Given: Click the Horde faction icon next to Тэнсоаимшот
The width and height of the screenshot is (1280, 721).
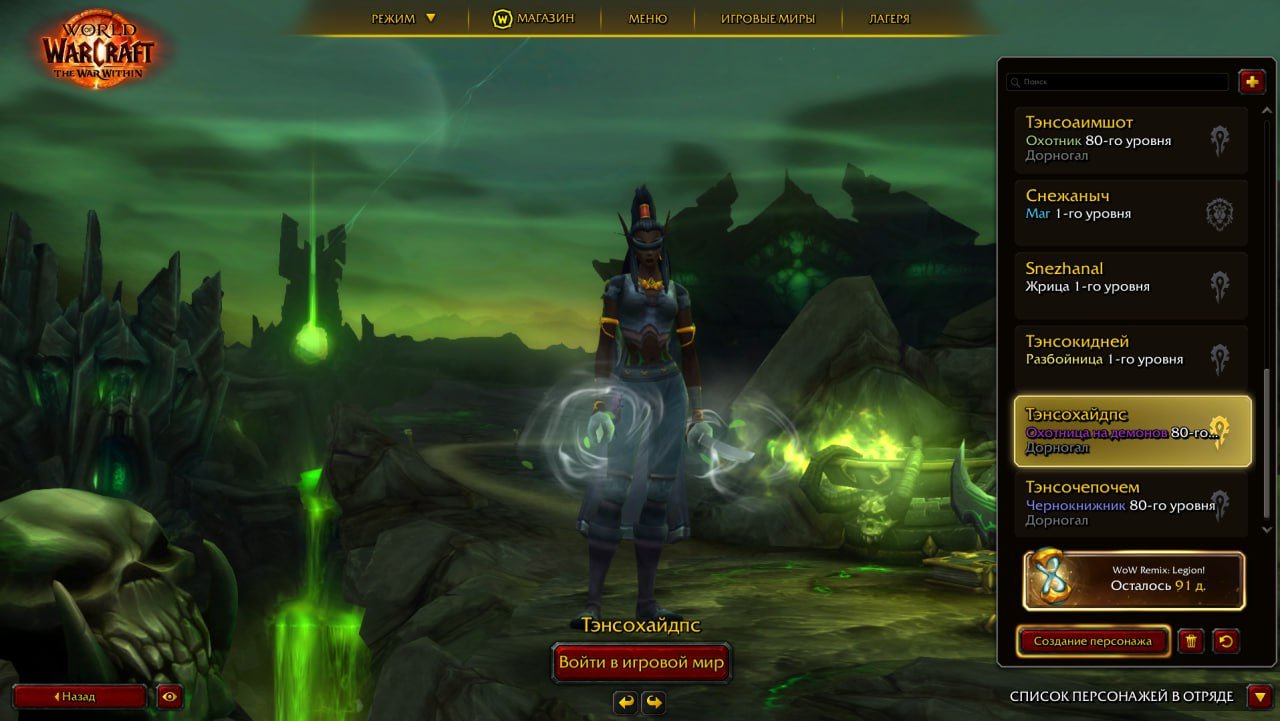Looking at the screenshot, I should (x=1221, y=140).
